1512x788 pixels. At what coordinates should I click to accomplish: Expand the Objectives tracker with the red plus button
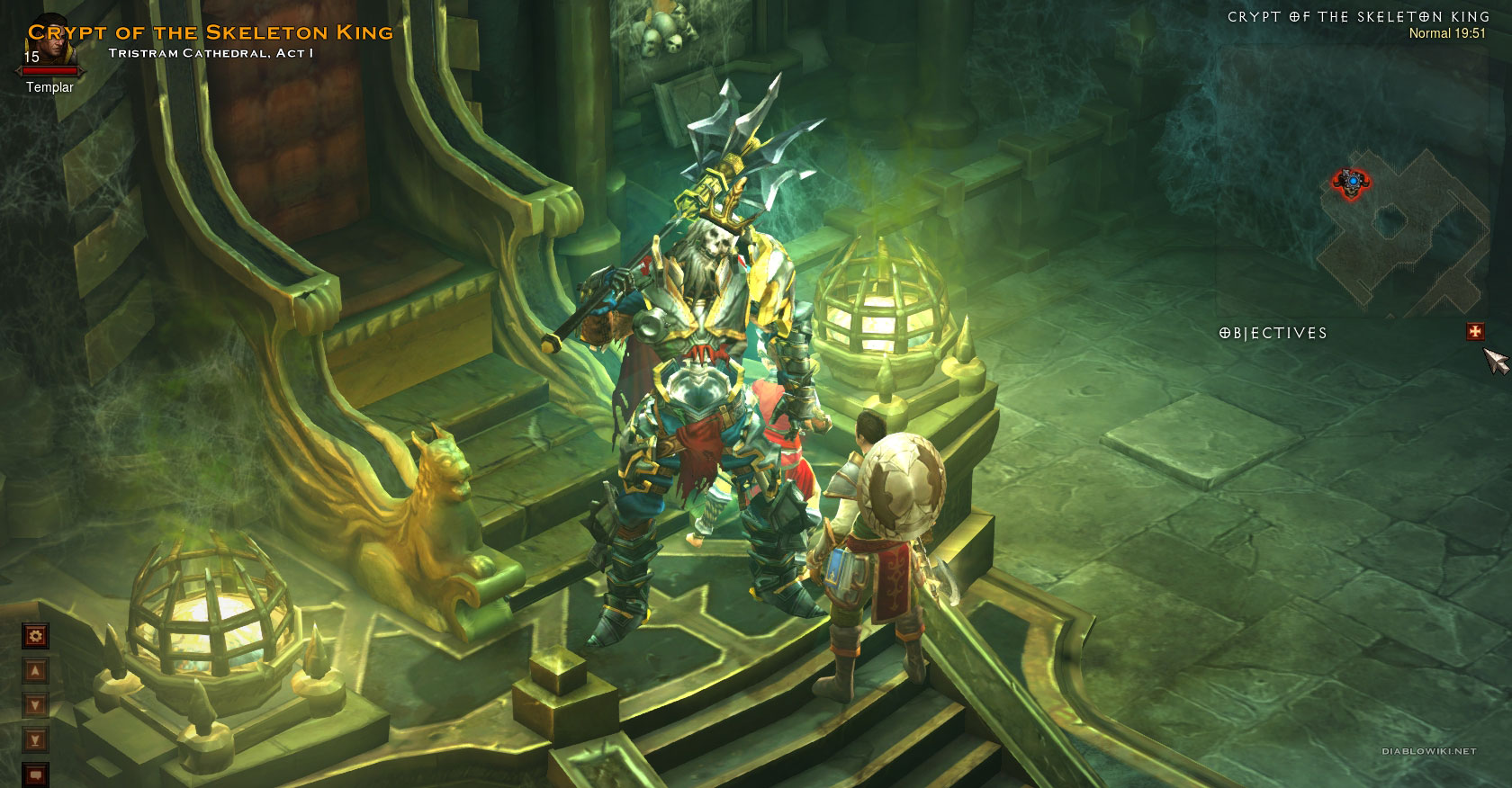pyautogui.click(x=1474, y=332)
